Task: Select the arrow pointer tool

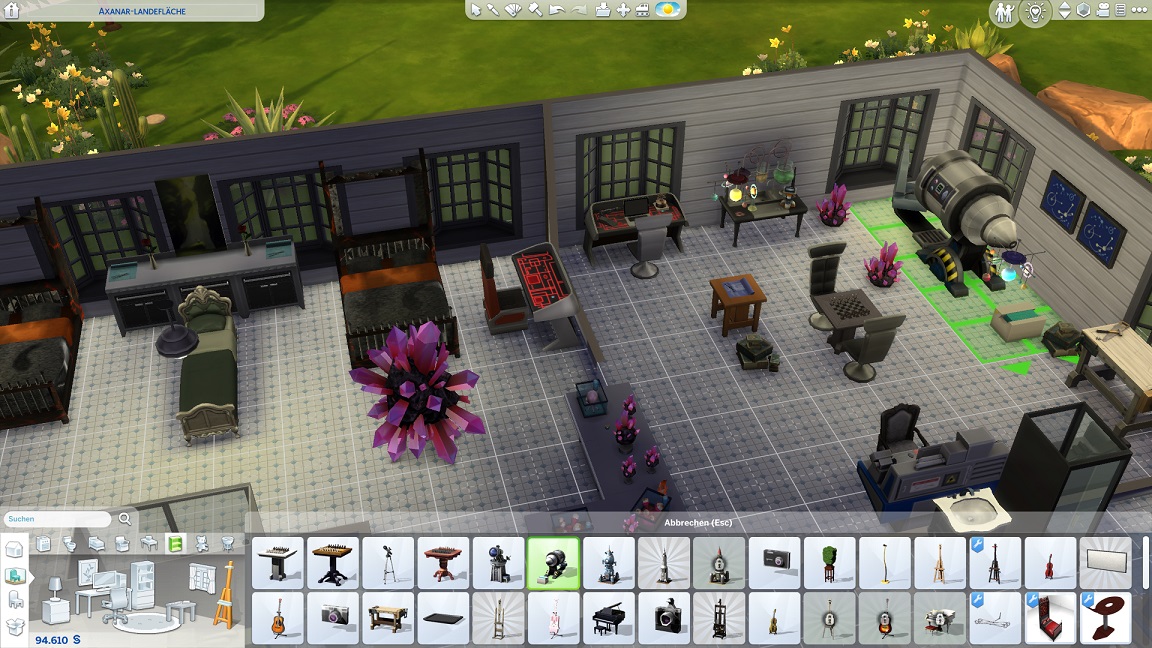Action: (476, 10)
